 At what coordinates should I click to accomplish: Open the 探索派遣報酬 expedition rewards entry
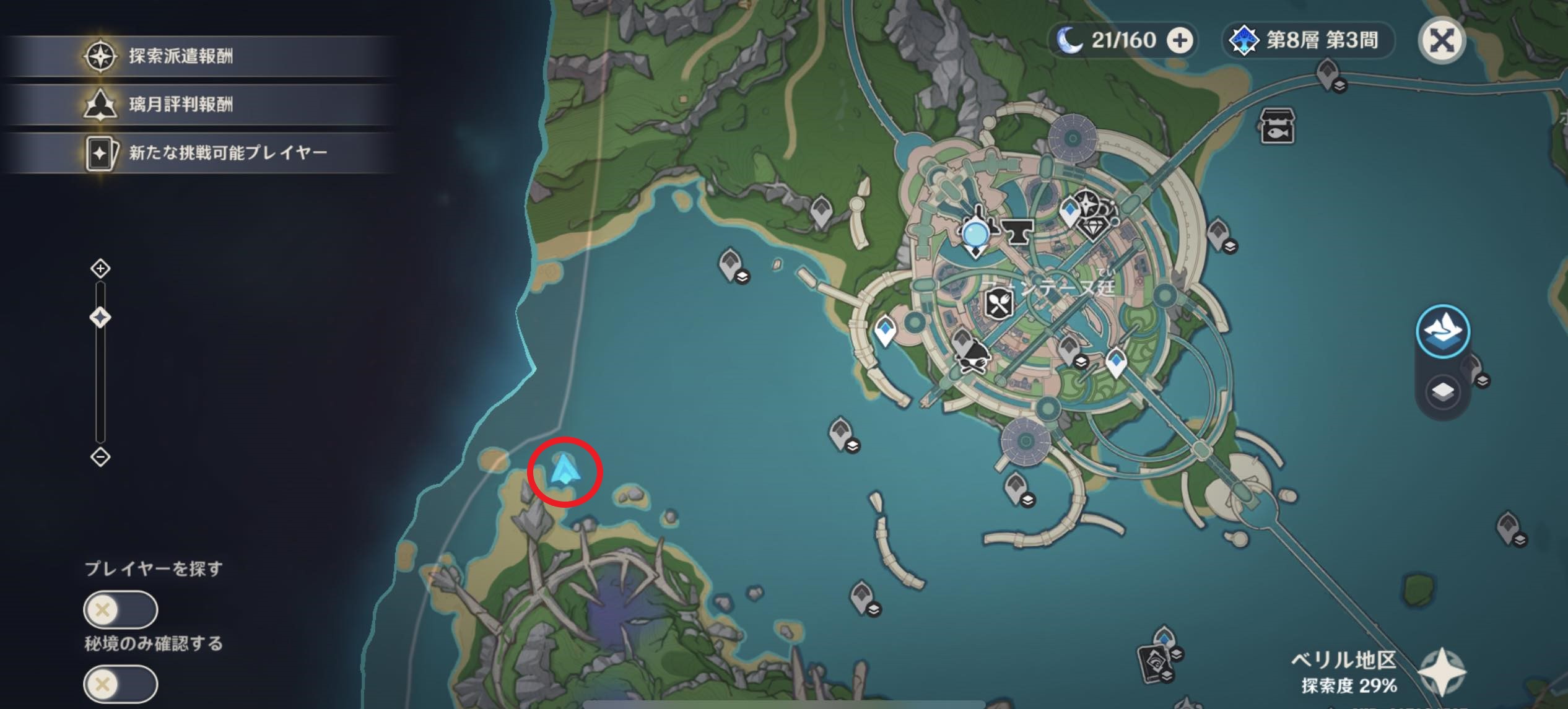tap(180, 56)
